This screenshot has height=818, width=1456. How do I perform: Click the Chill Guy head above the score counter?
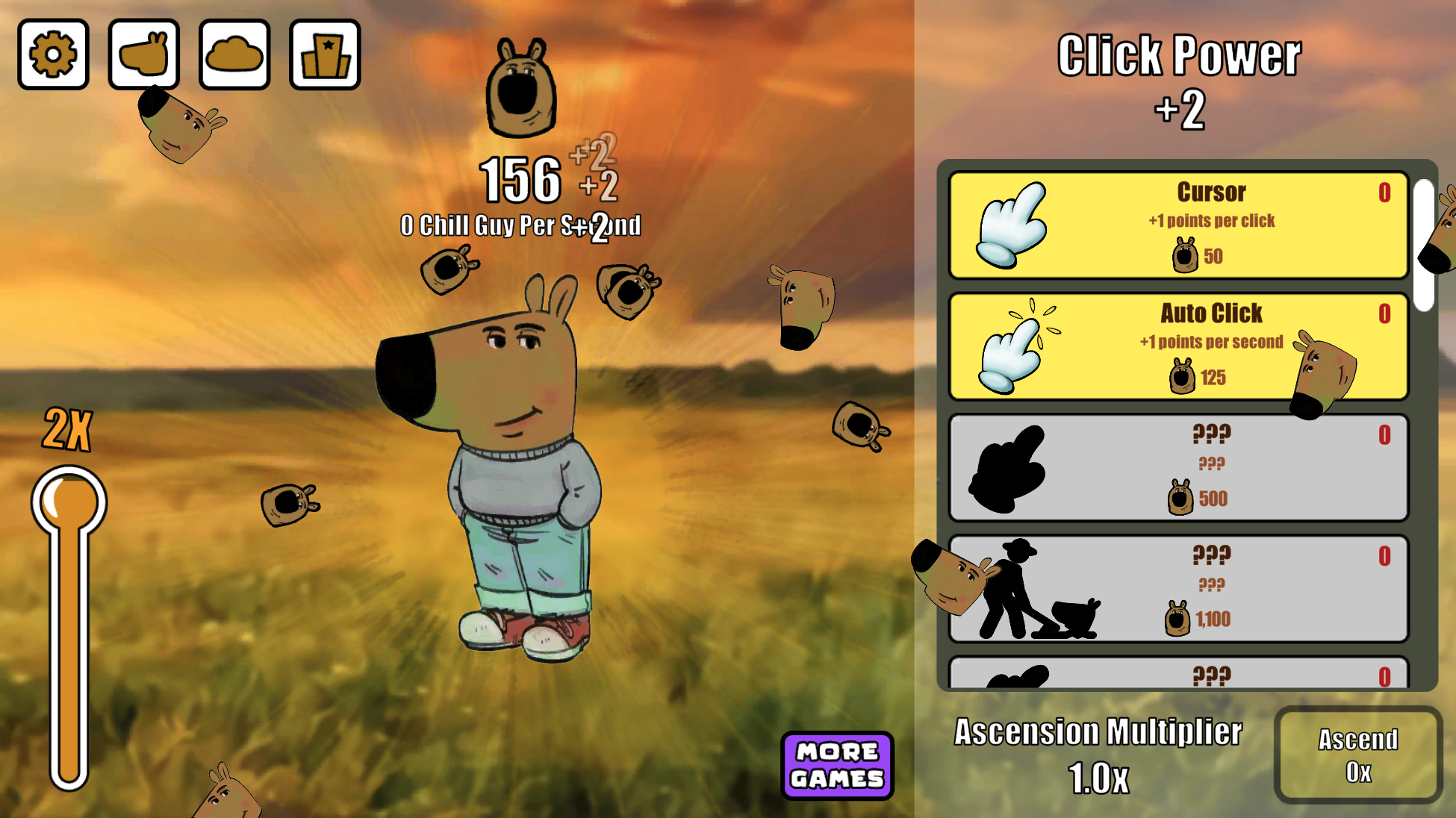click(523, 86)
